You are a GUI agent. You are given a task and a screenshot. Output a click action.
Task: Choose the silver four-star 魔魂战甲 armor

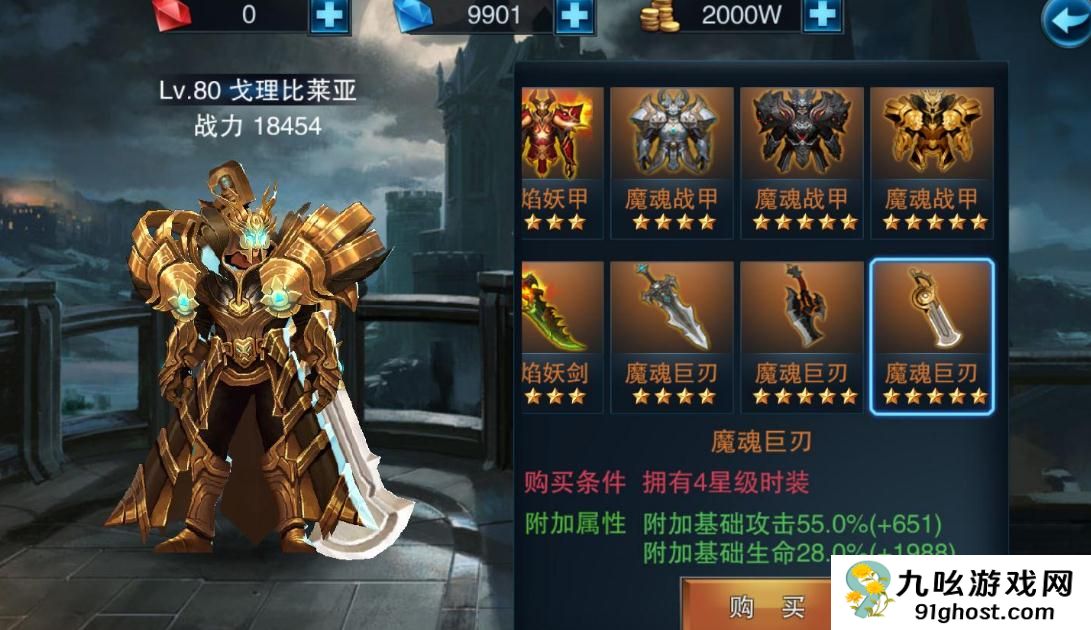(x=671, y=162)
